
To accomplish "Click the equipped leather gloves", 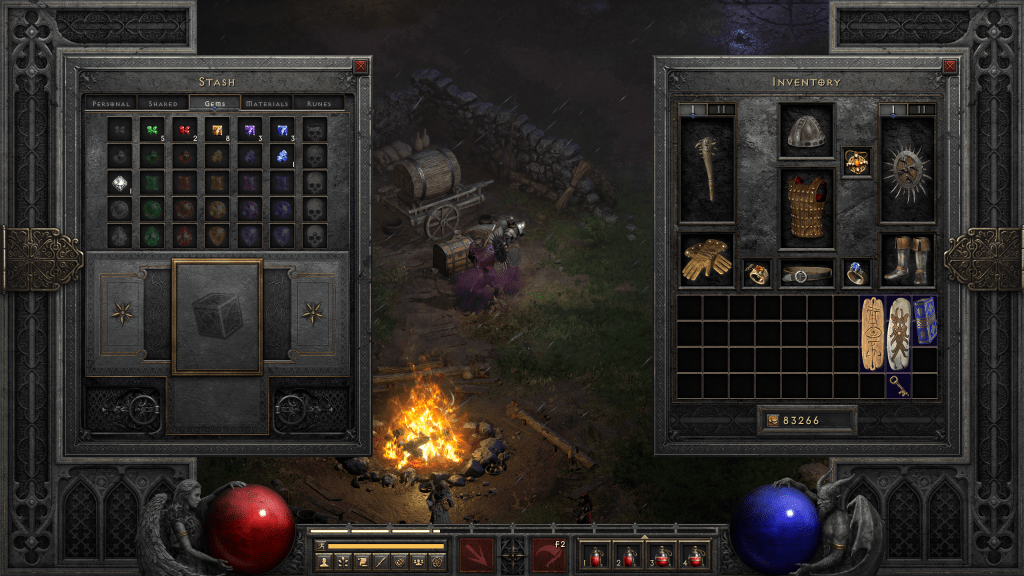I will click(707, 260).
